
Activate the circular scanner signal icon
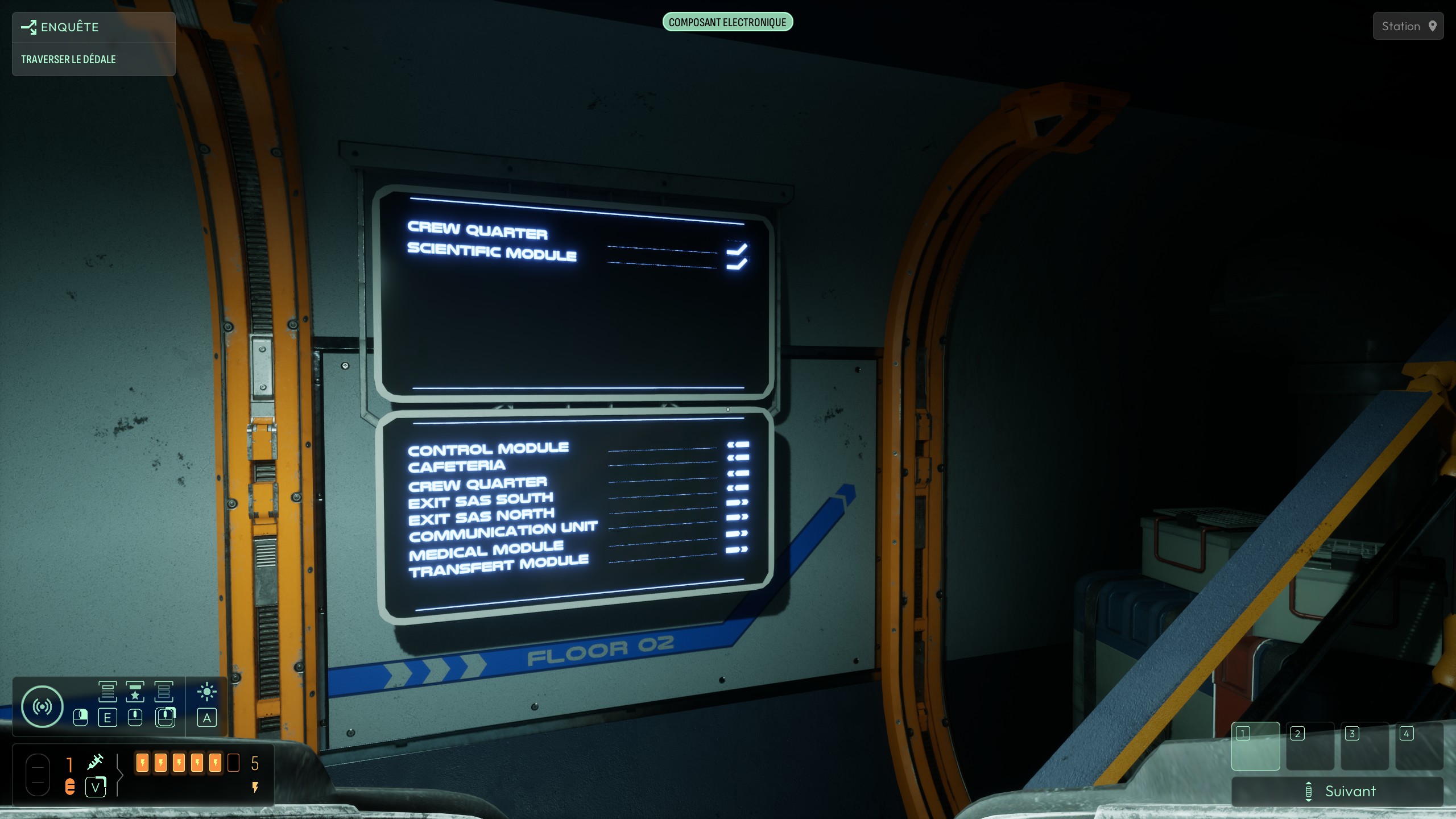tap(42, 706)
